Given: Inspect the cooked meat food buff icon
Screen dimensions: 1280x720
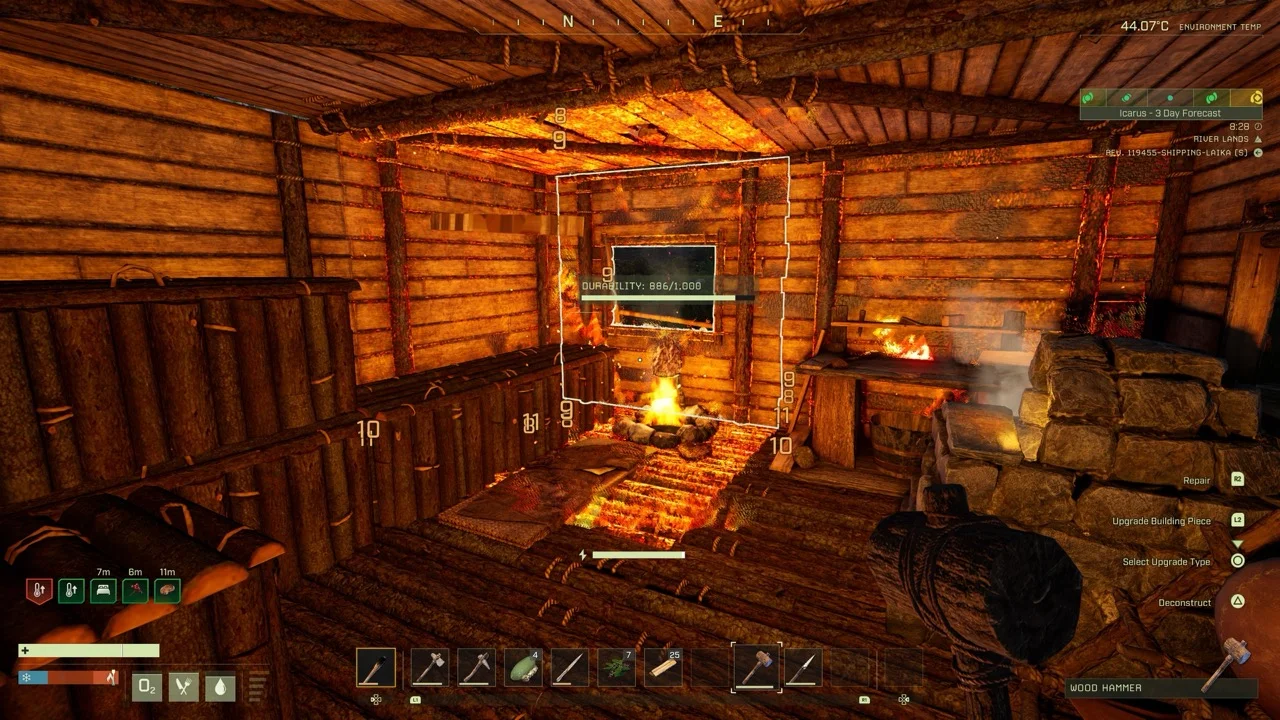Looking at the screenshot, I should click(167, 591).
